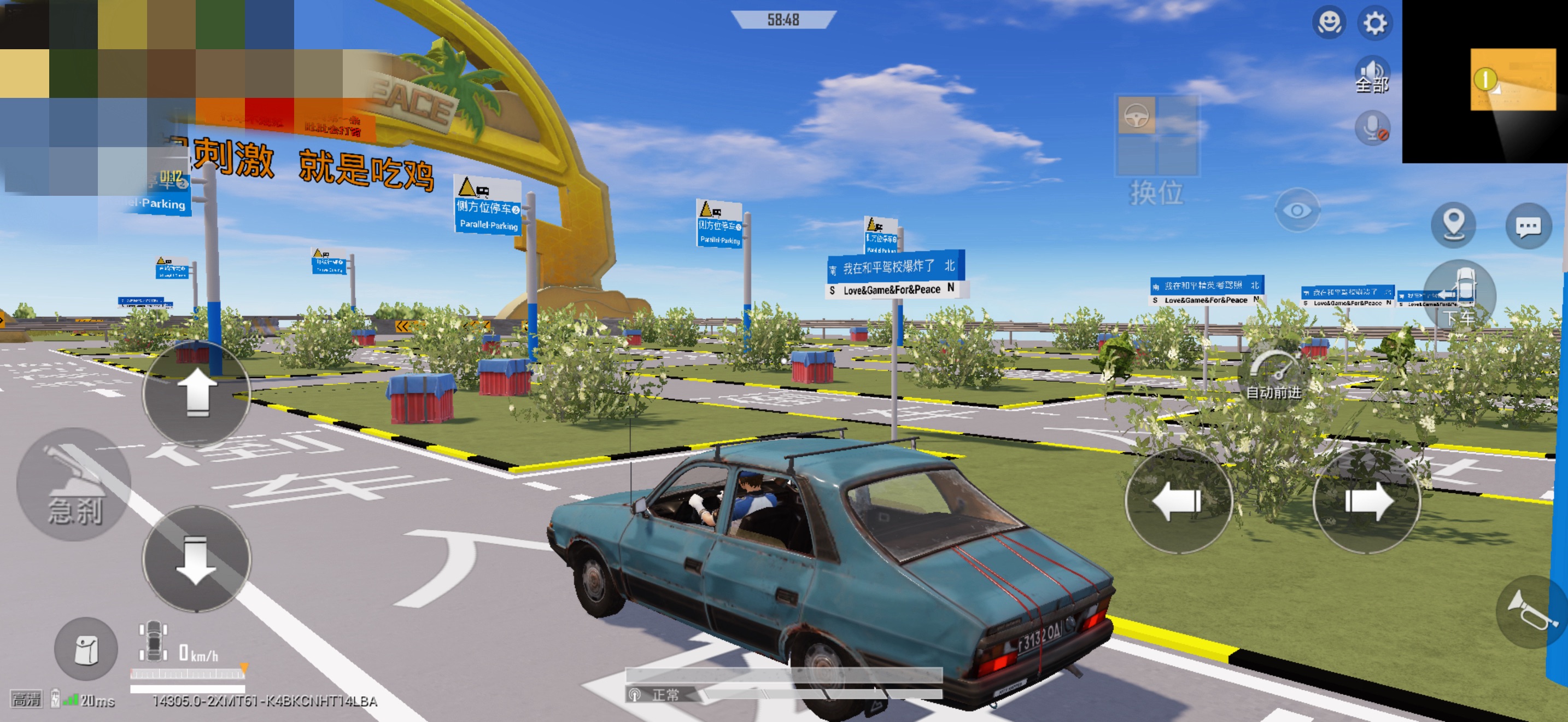Select the driver seat steering wheel slot
Image resolution: width=1568 pixels, height=722 pixels.
tap(1136, 115)
